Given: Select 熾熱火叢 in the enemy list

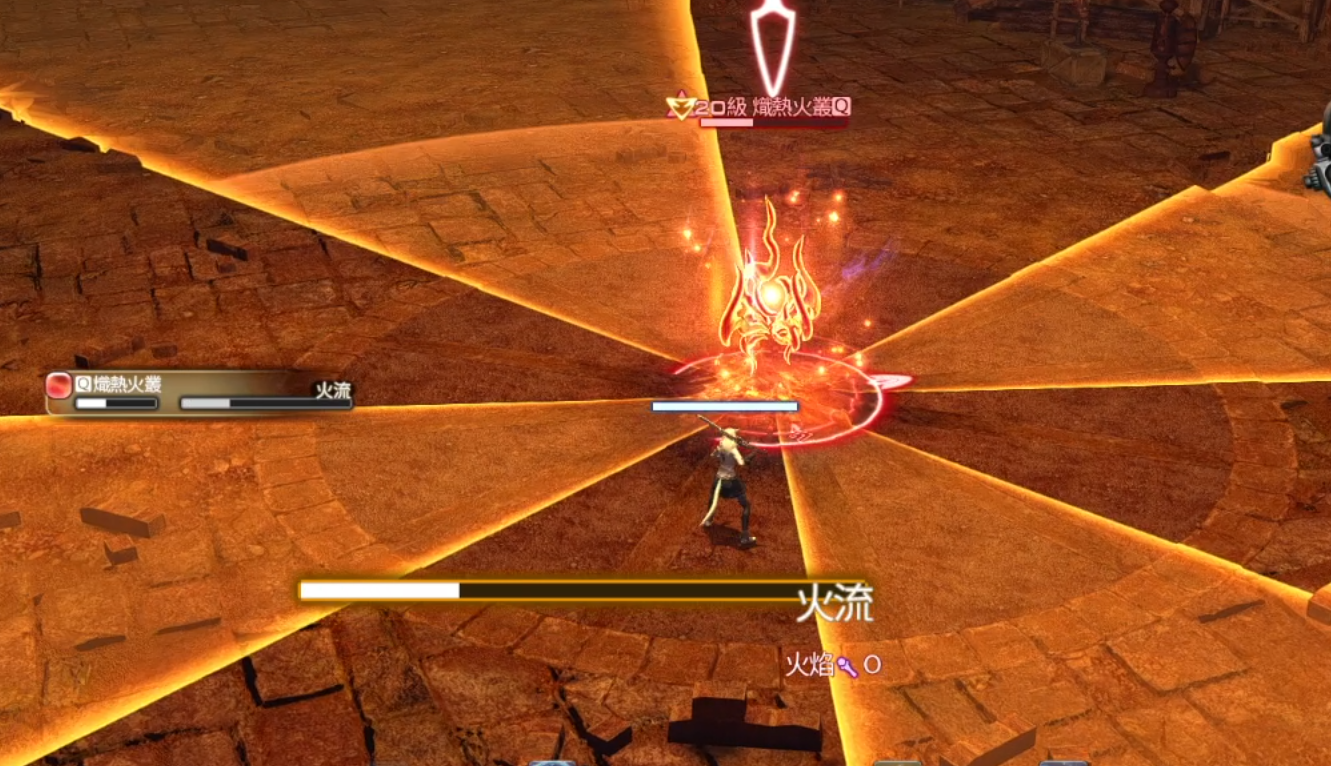Looking at the screenshot, I should pos(118,384).
